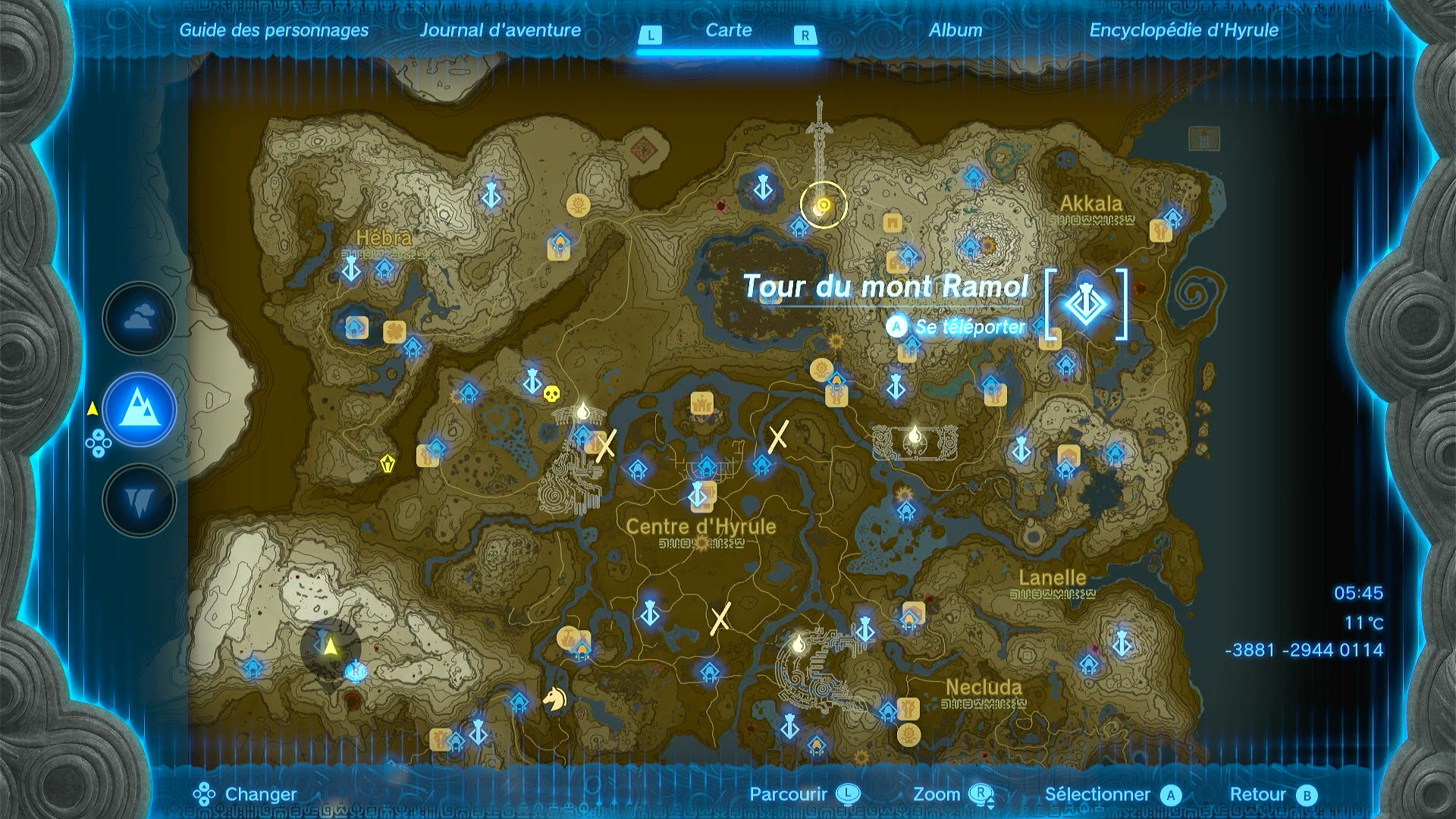
Task: Open the Journal d'aventure menu
Action: 501,31
